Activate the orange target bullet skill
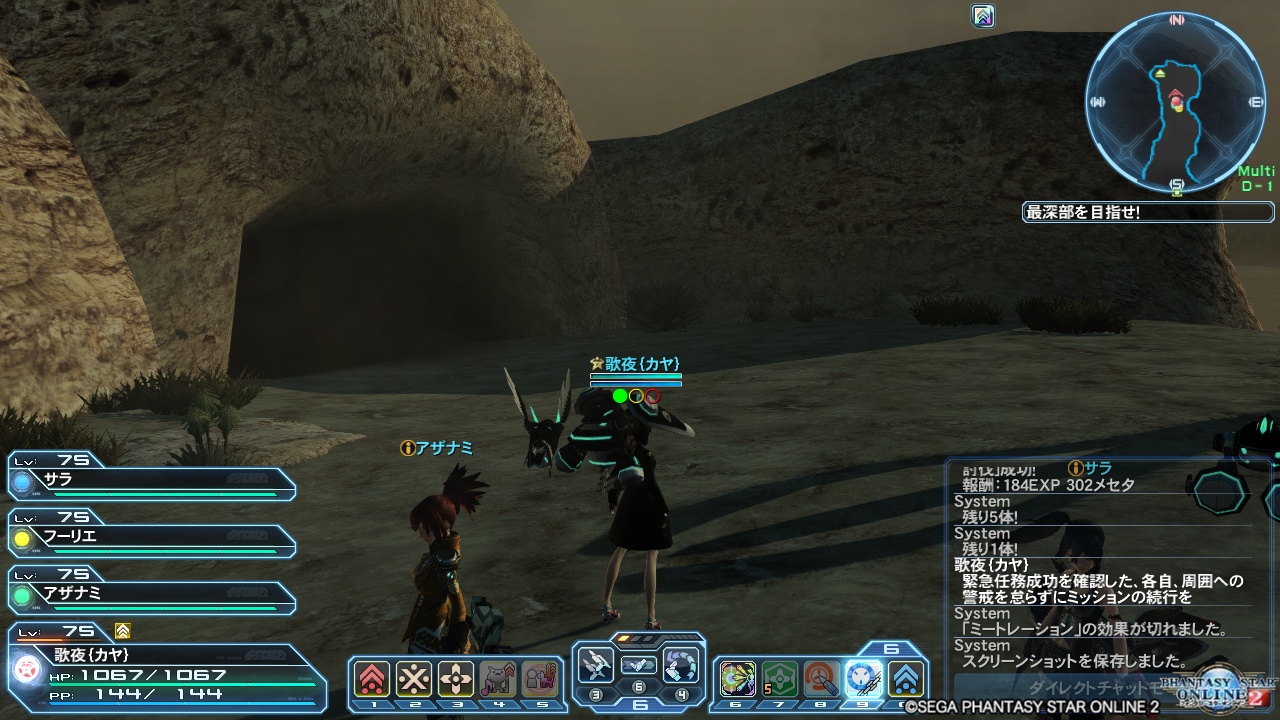The image size is (1280, 720). pyautogui.click(x=822, y=679)
